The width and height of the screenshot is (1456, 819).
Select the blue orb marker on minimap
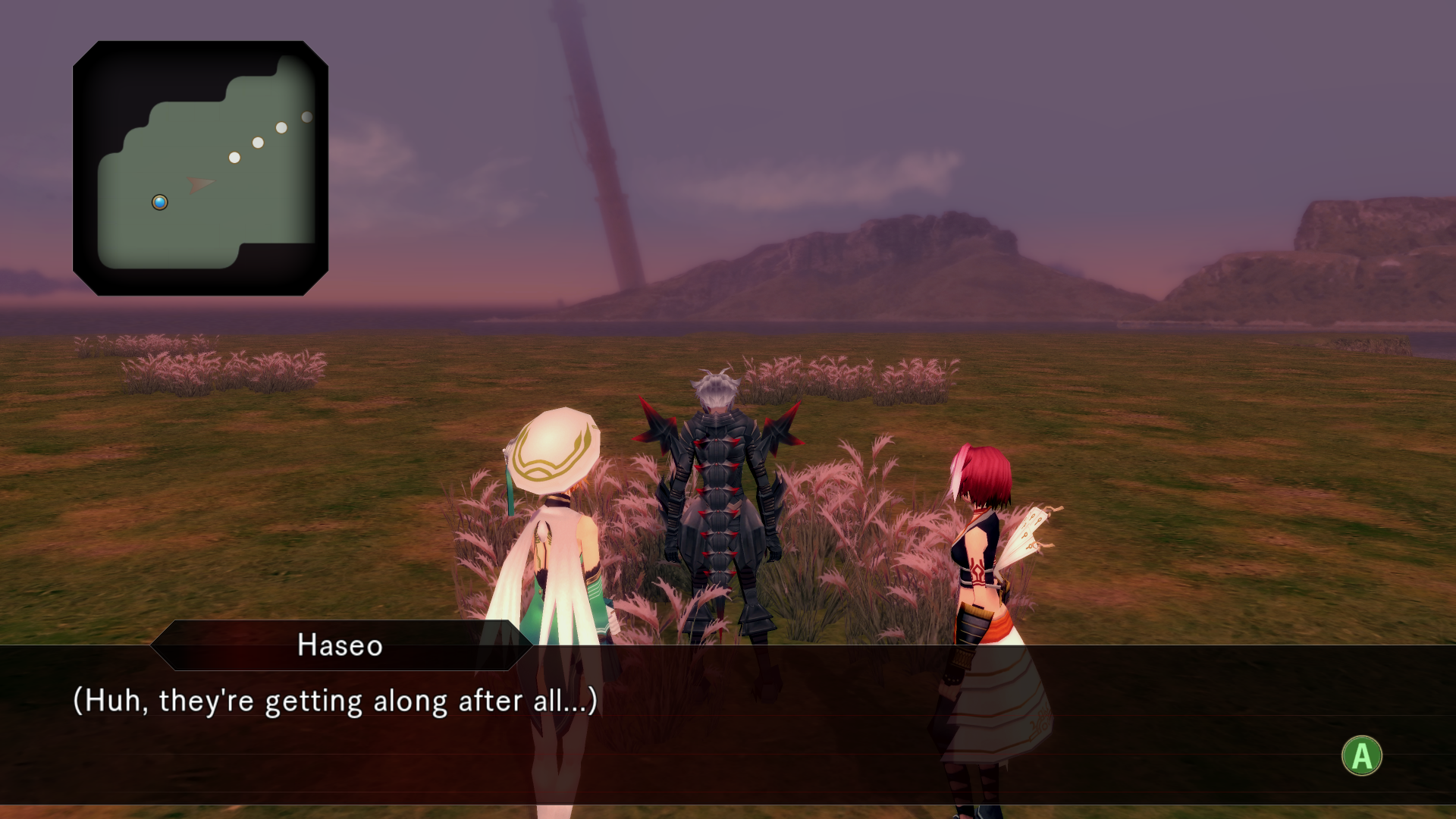coord(160,202)
